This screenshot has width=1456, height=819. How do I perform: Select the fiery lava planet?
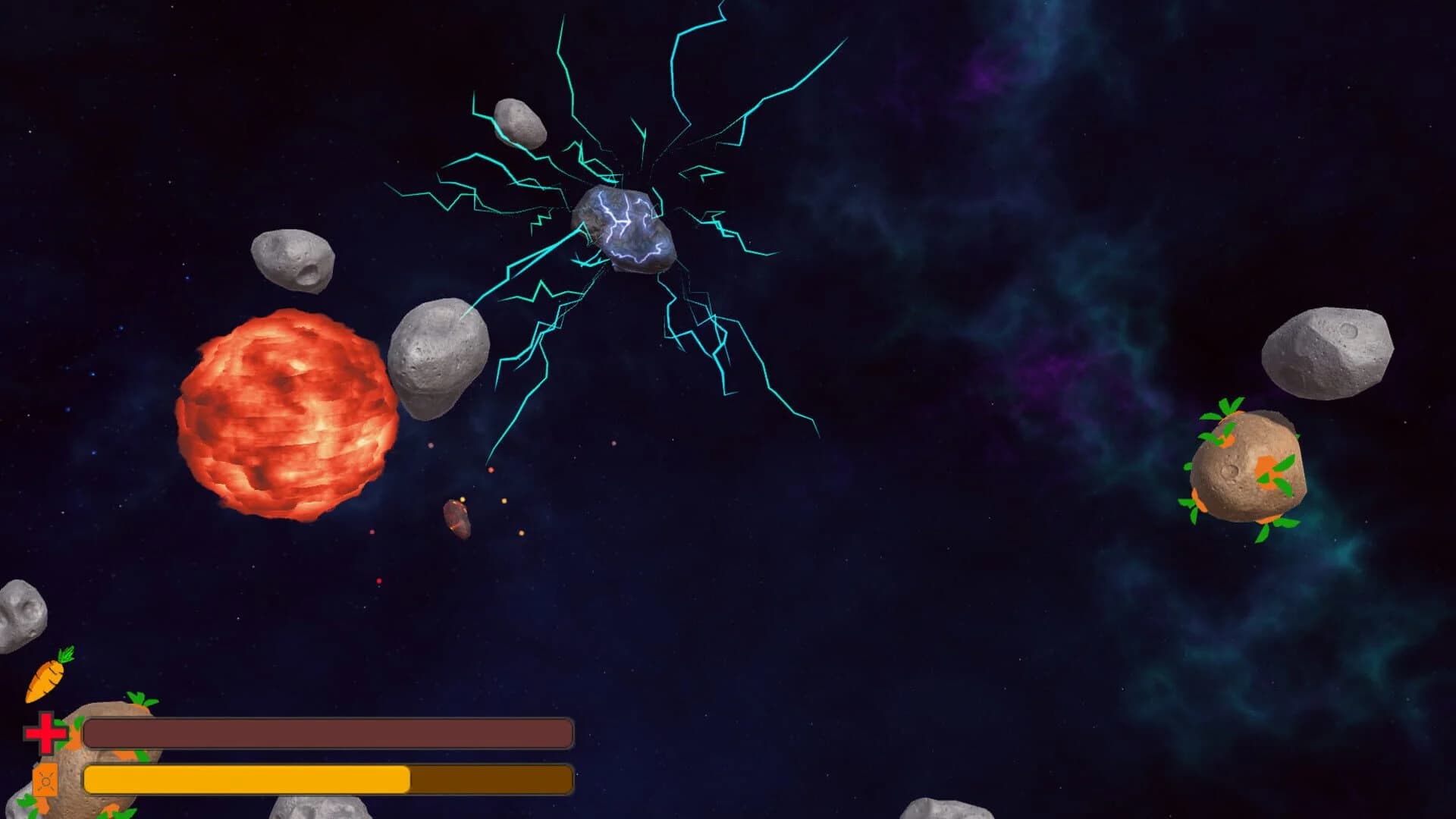(x=288, y=413)
